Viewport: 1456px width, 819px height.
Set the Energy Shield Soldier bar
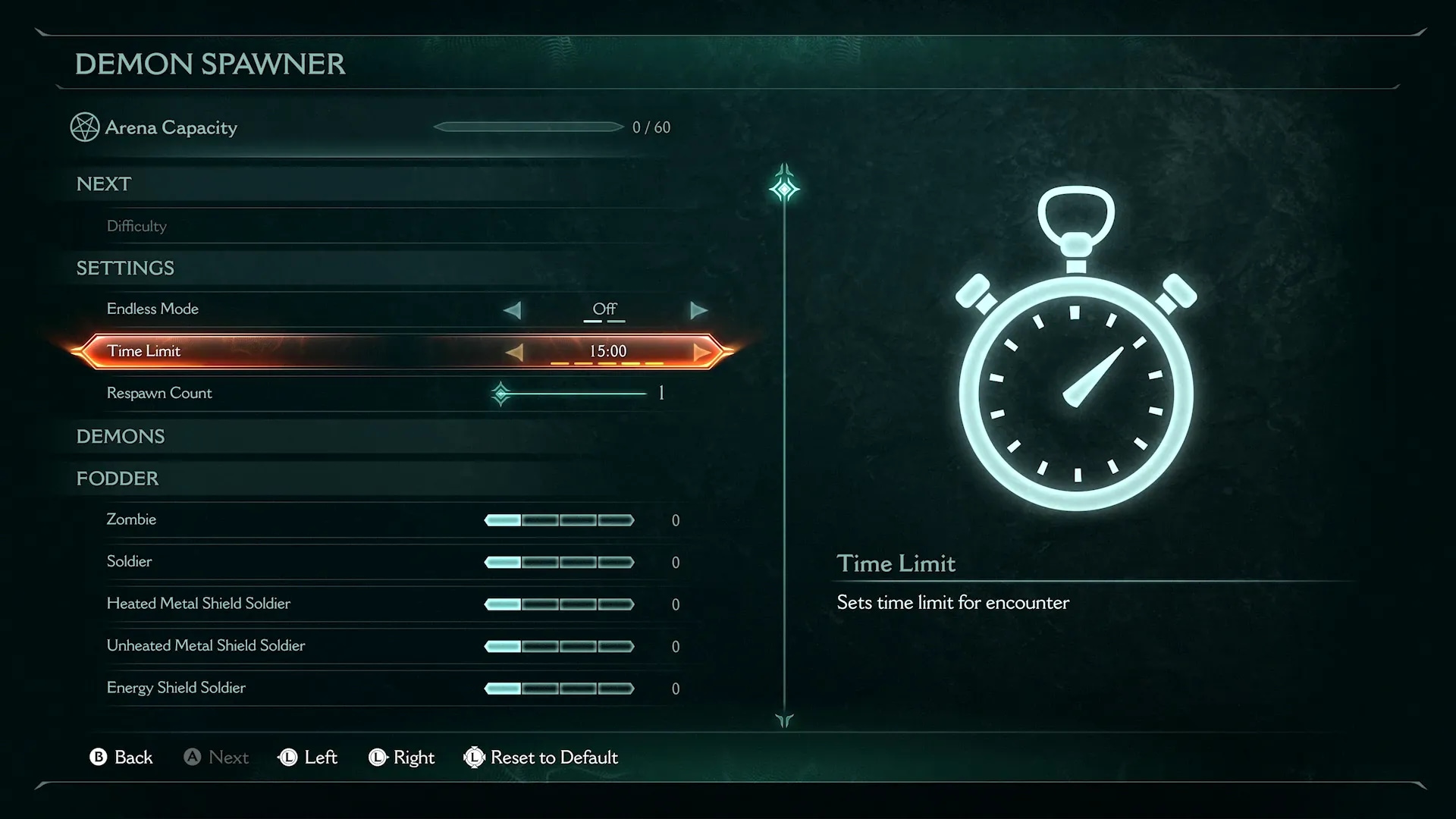tap(559, 689)
